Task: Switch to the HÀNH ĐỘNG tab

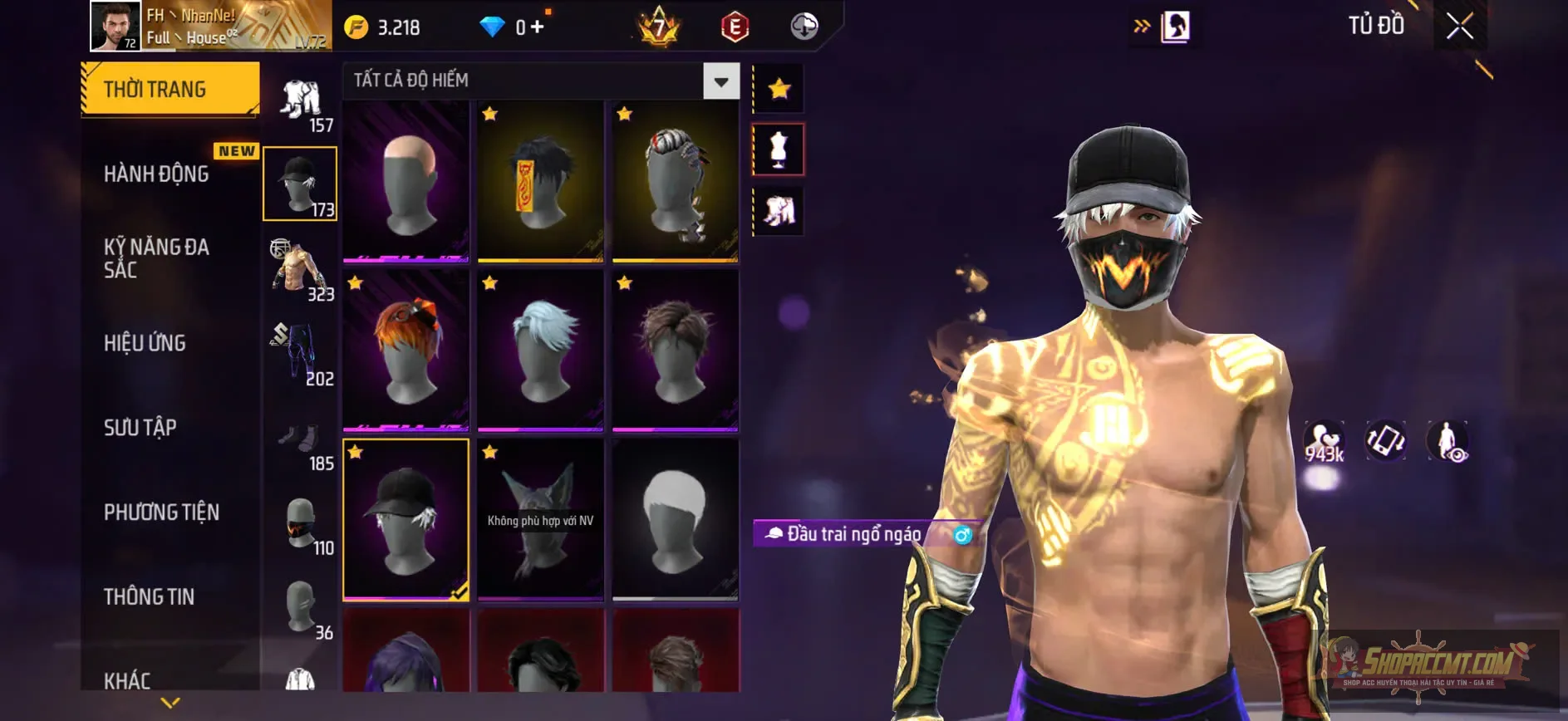Action: click(x=155, y=173)
